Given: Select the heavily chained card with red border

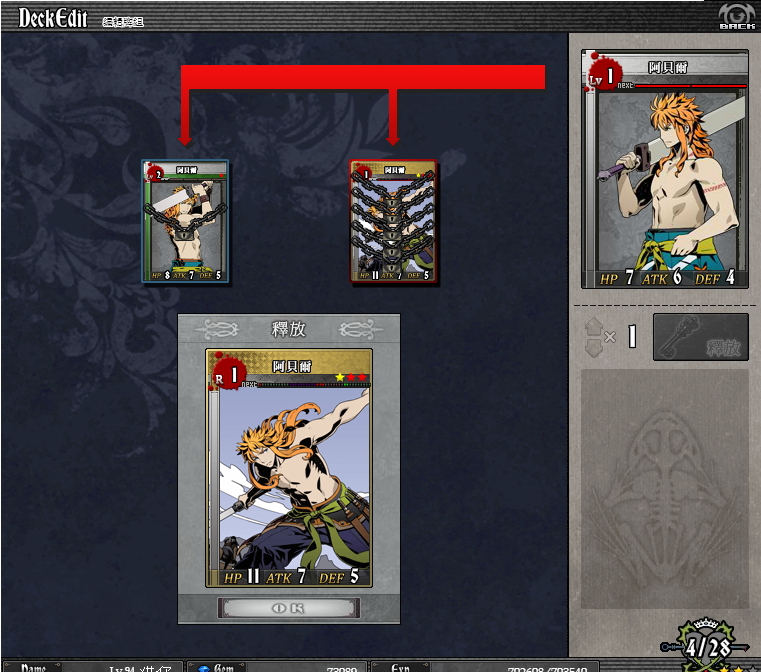Looking at the screenshot, I should (x=393, y=222).
